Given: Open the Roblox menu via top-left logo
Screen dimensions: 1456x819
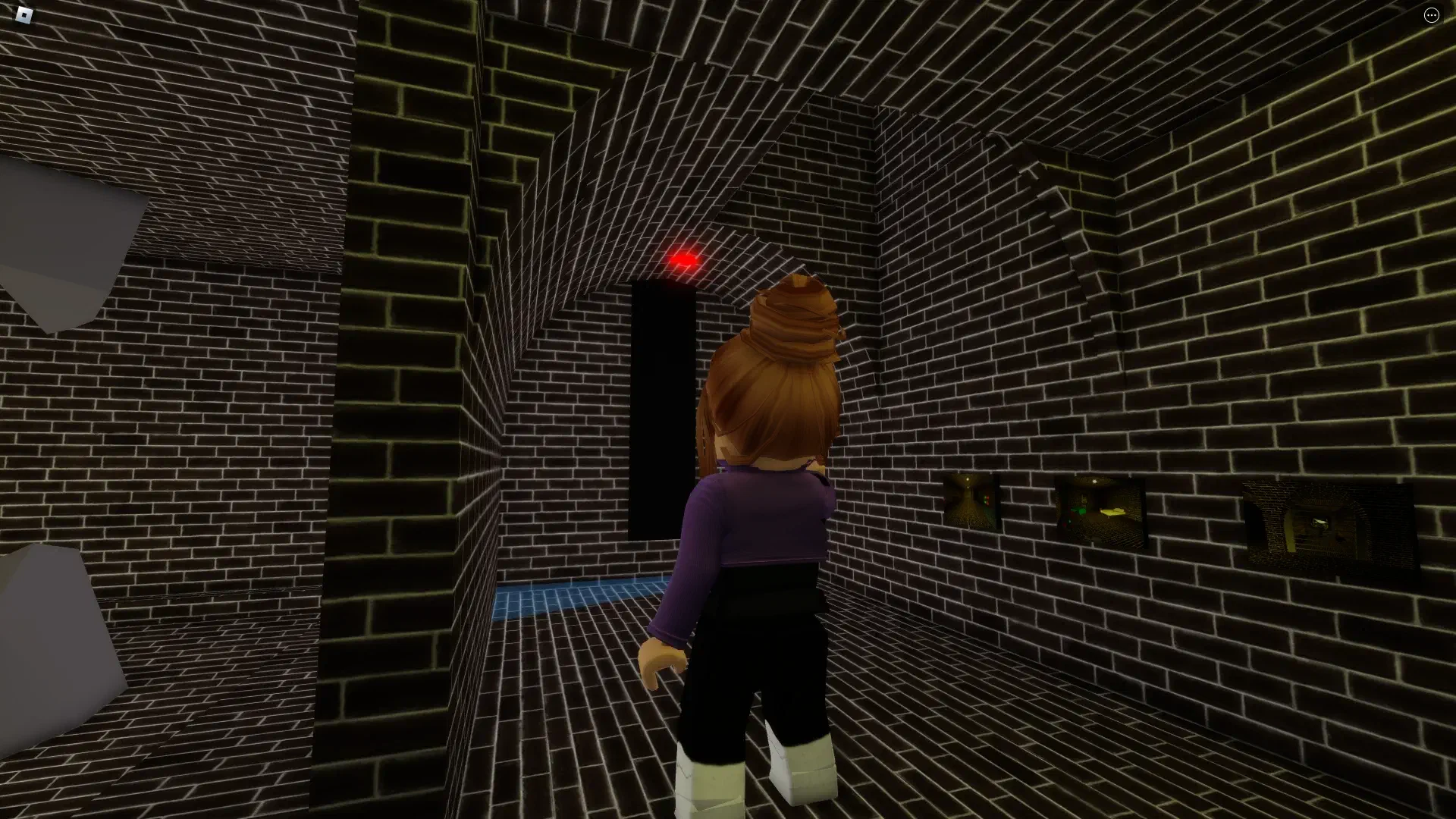Looking at the screenshot, I should click(23, 14).
